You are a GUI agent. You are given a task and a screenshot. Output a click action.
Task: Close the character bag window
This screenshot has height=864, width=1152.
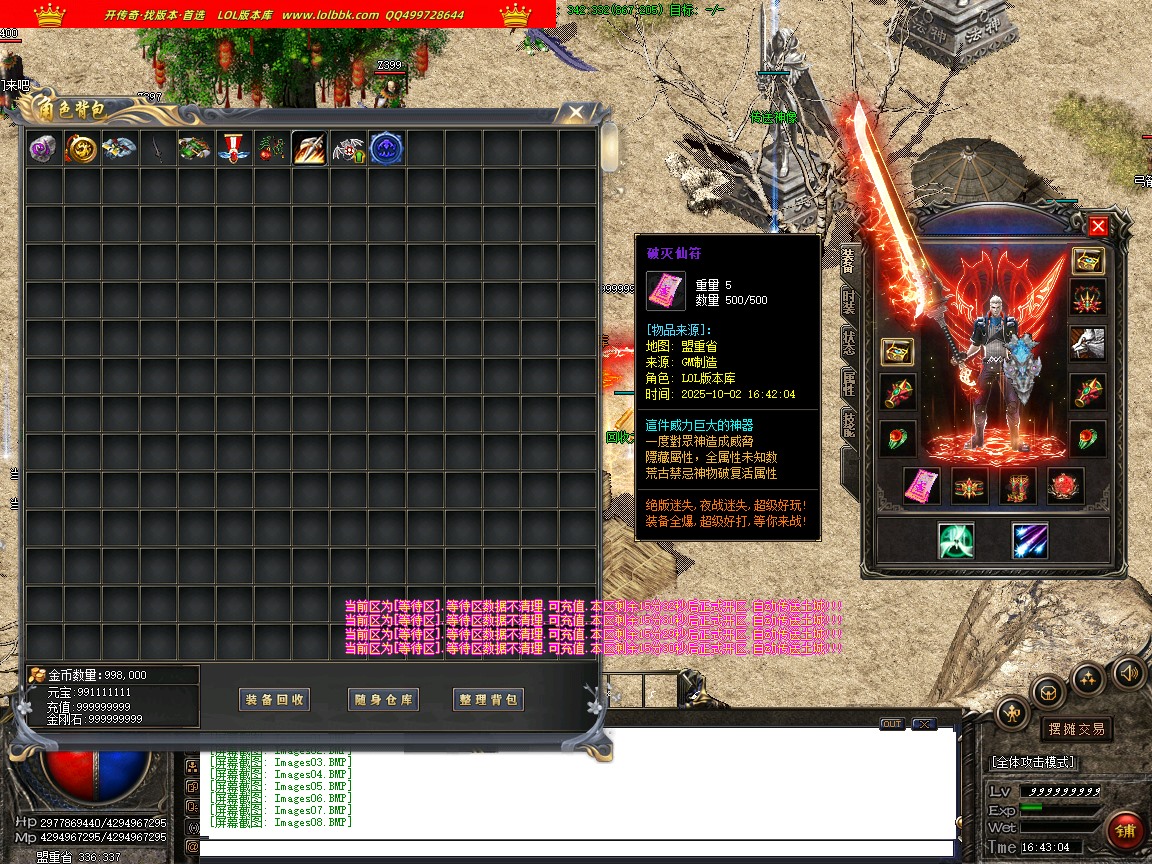575,112
